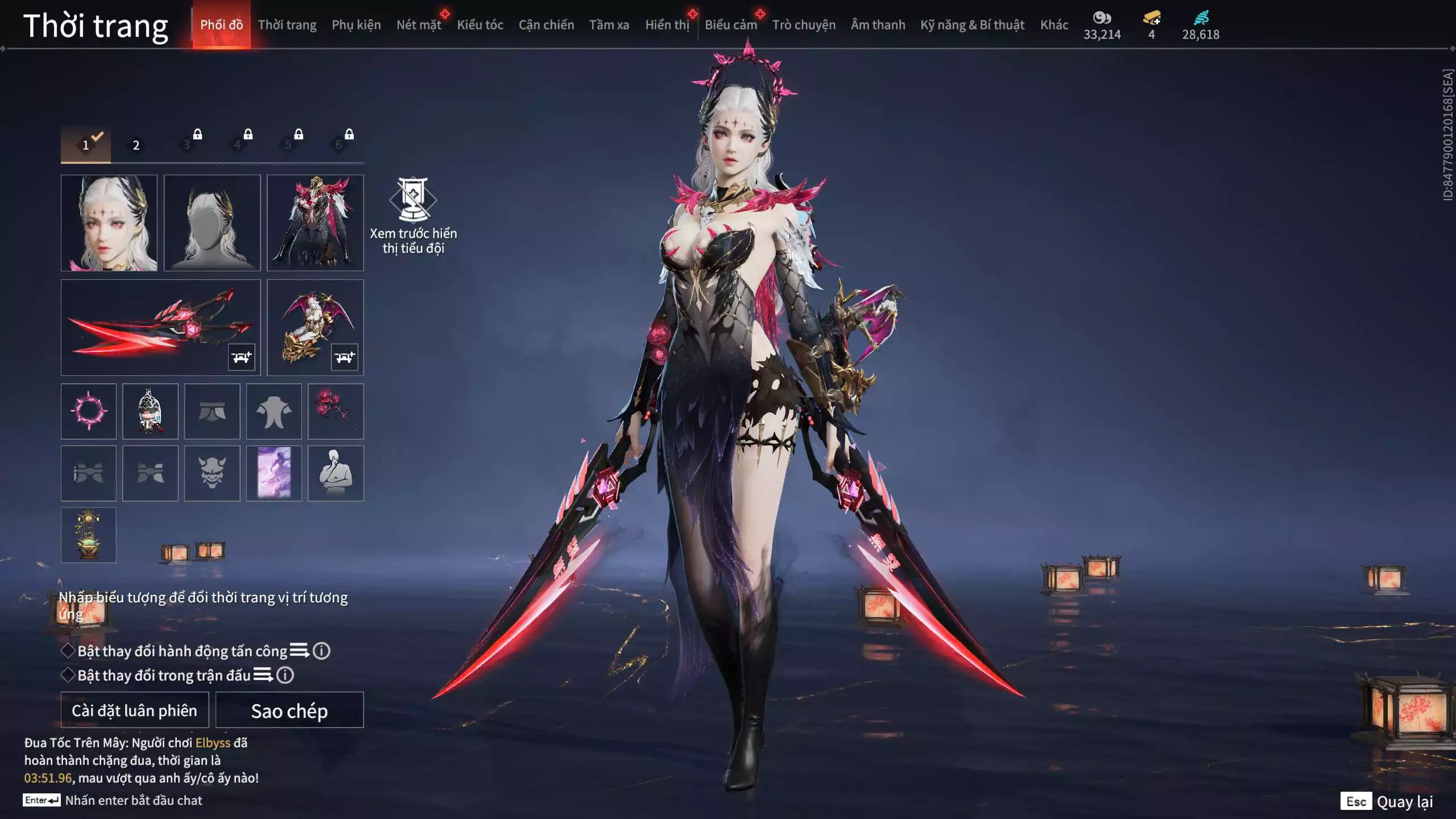The image size is (1456, 819).
Task: Select the white hairstyle slot
Action: [x=212, y=223]
